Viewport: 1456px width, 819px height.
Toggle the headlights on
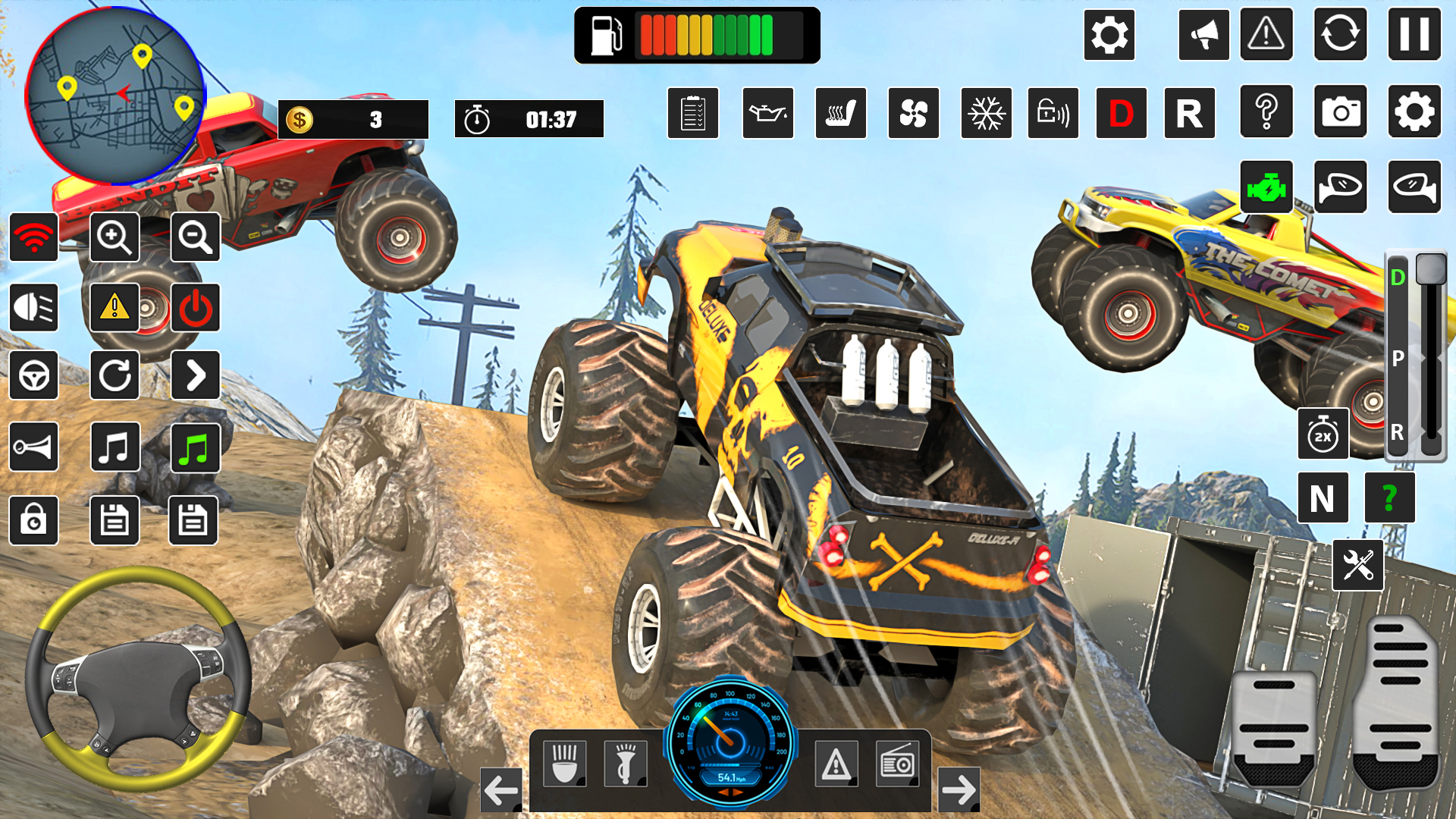(34, 308)
